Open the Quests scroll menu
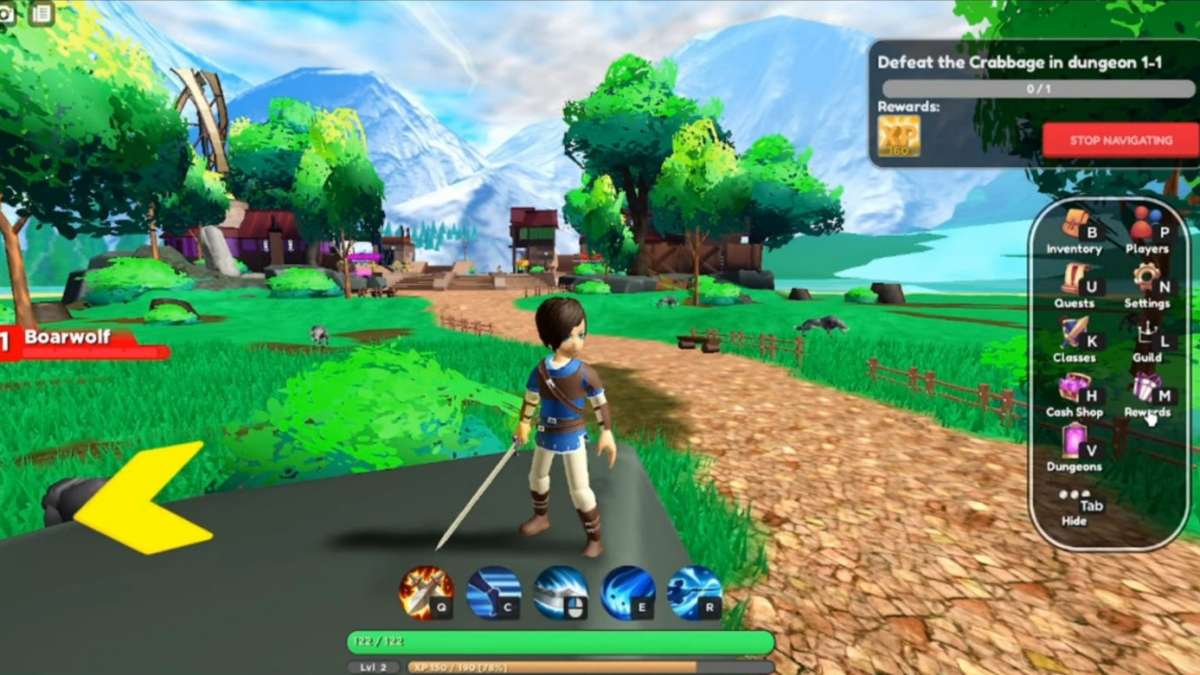 (x=1074, y=284)
